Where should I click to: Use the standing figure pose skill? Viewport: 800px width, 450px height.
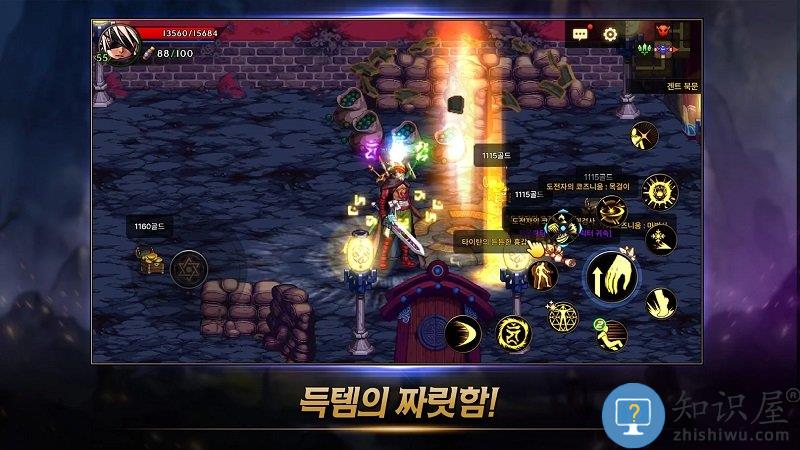click(x=543, y=275)
